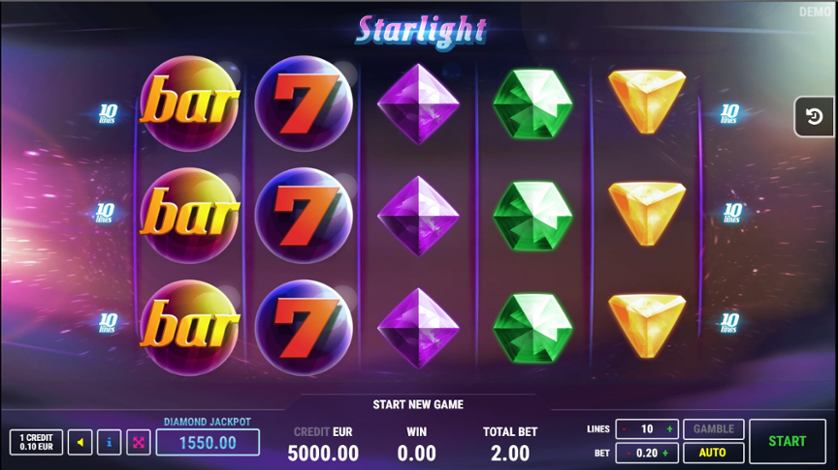Increase the number of lines with plus
Image resolution: width=838 pixels, height=470 pixels.
tap(669, 429)
